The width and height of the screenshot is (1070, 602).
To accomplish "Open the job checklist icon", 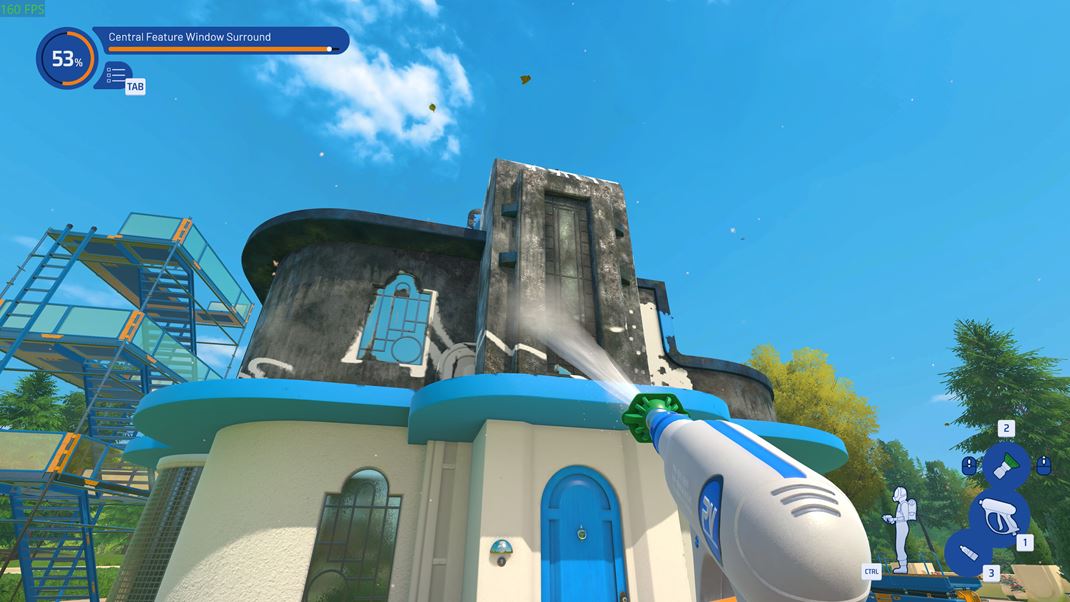I will [x=115, y=74].
